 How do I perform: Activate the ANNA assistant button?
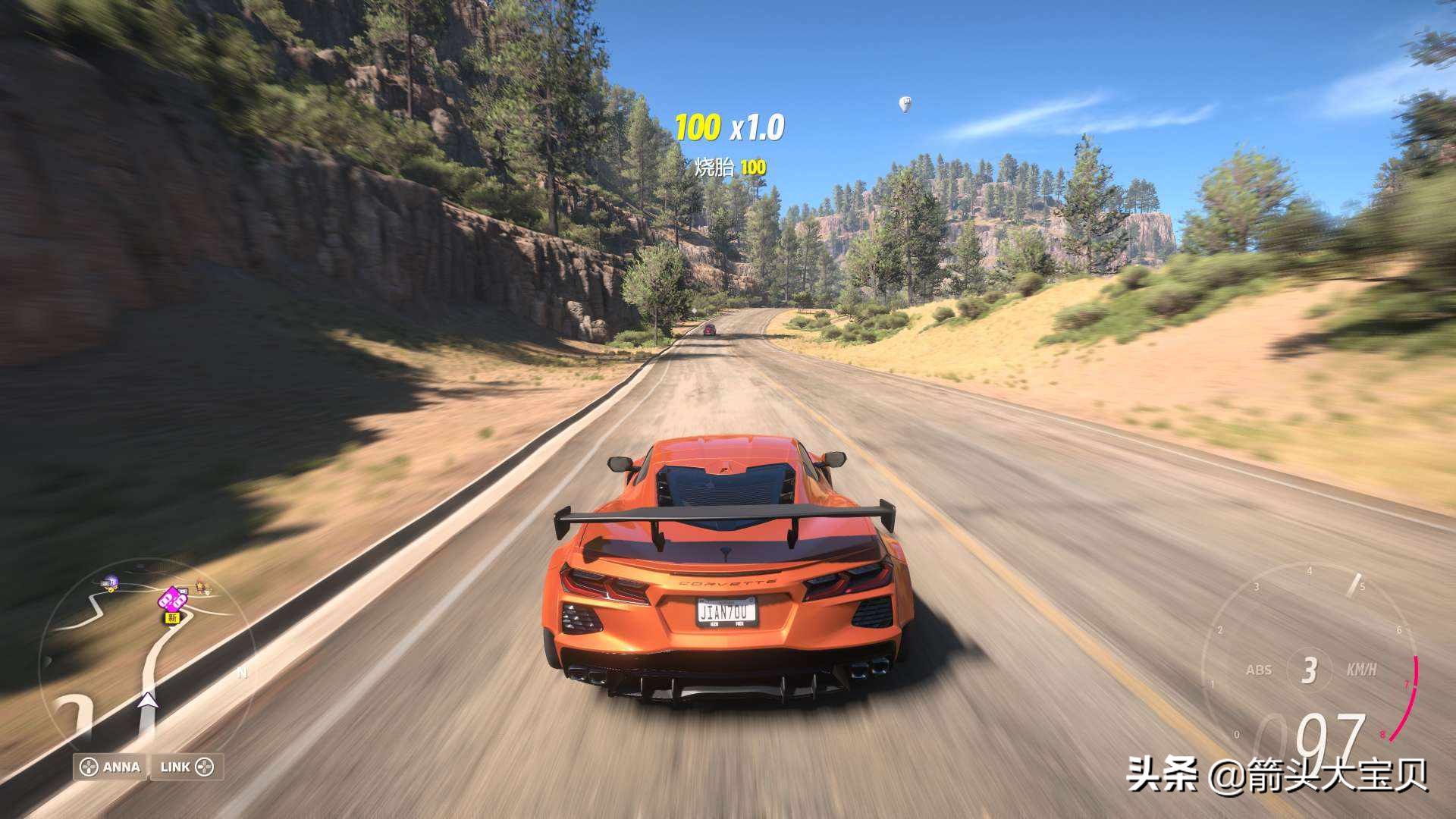click(x=111, y=767)
